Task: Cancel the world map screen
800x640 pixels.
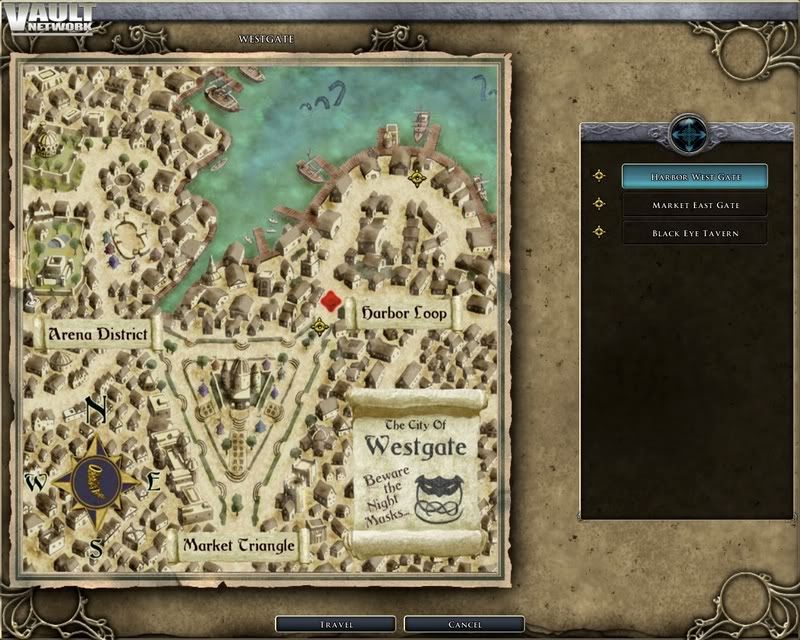Action: pos(463,625)
